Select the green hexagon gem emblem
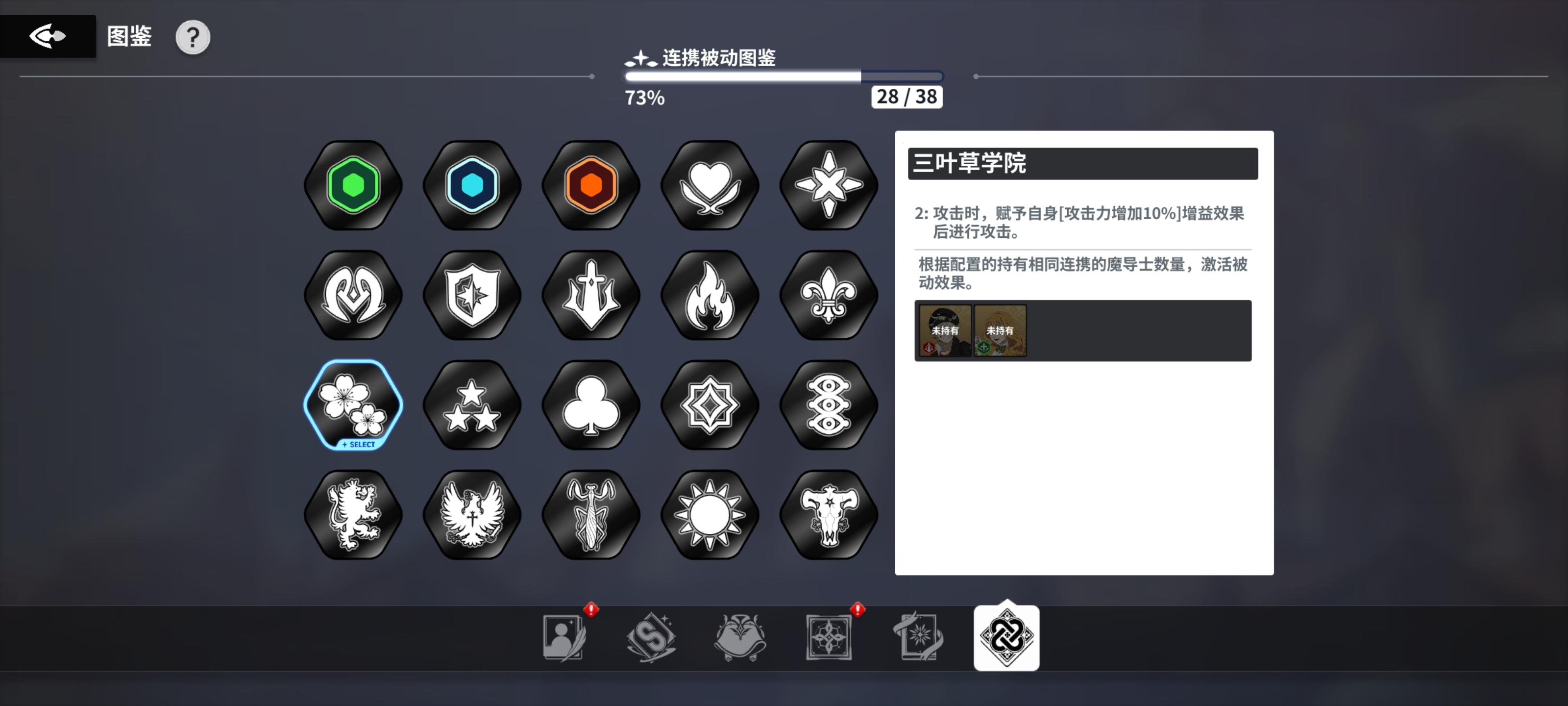The width and height of the screenshot is (1568, 706). tap(352, 186)
